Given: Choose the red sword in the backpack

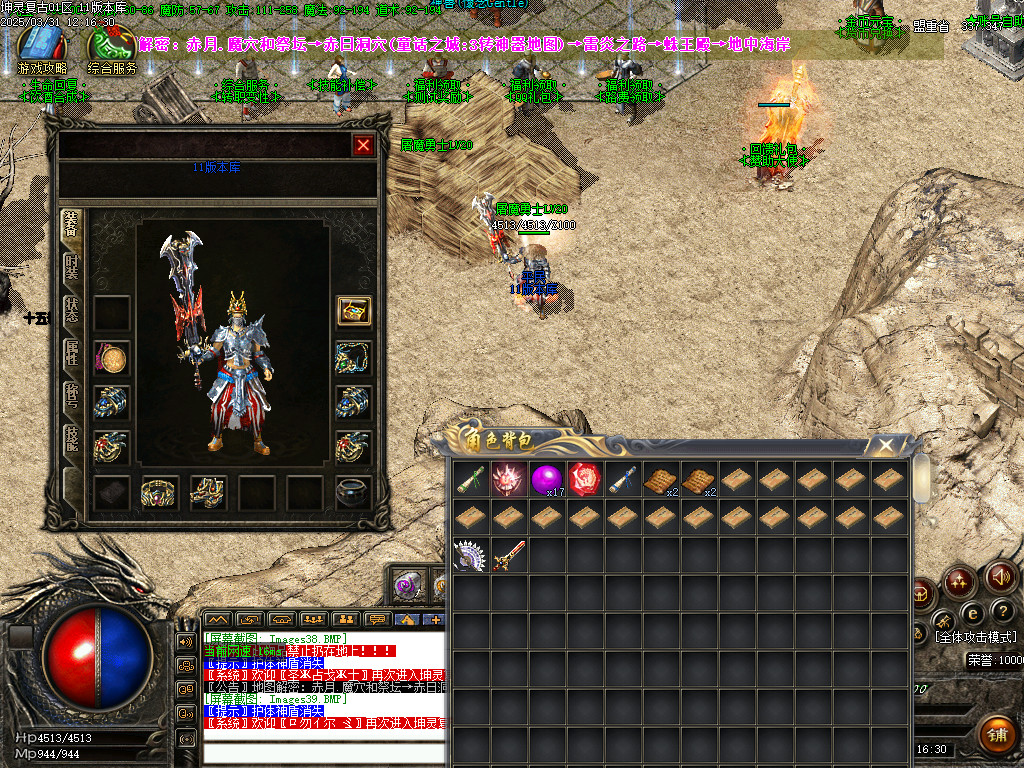Looking at the screenshot, I should click(508, 555).
